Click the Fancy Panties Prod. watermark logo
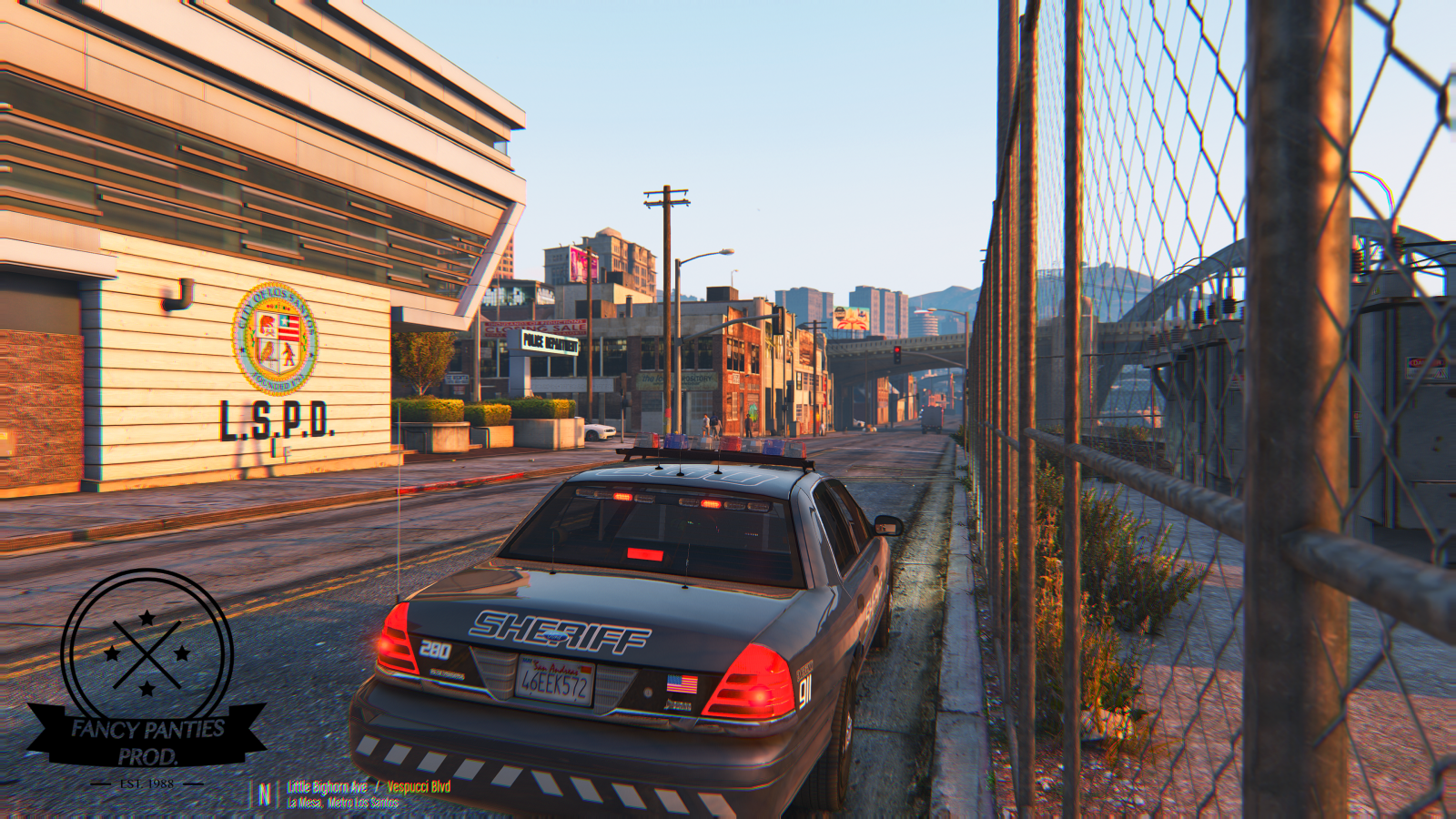Image resolution: width=1456 pixels, height=819 pixels. pyautogui.click(x=147, y=676)
